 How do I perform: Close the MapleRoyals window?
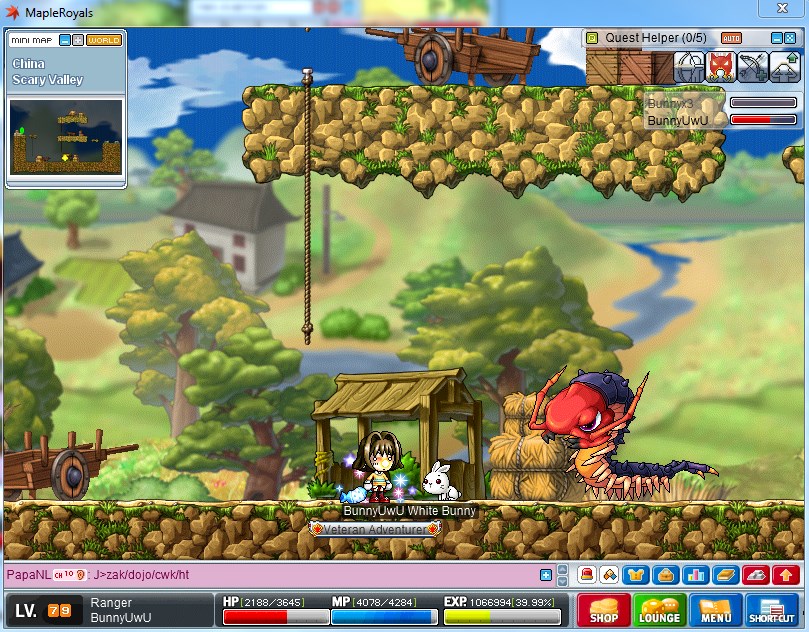click(x=789, y=11)
